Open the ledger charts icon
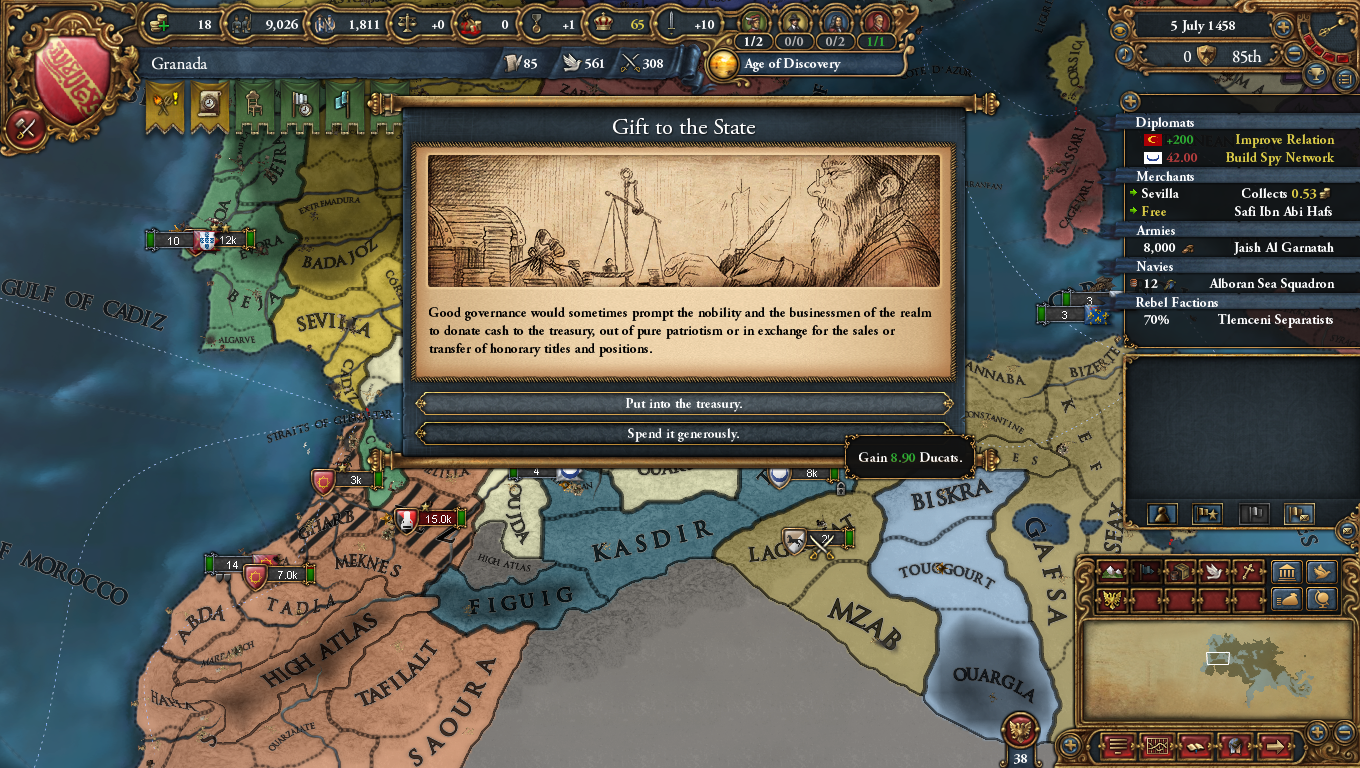Screen dimensions: 1360x768 [x=1157, y=747]
